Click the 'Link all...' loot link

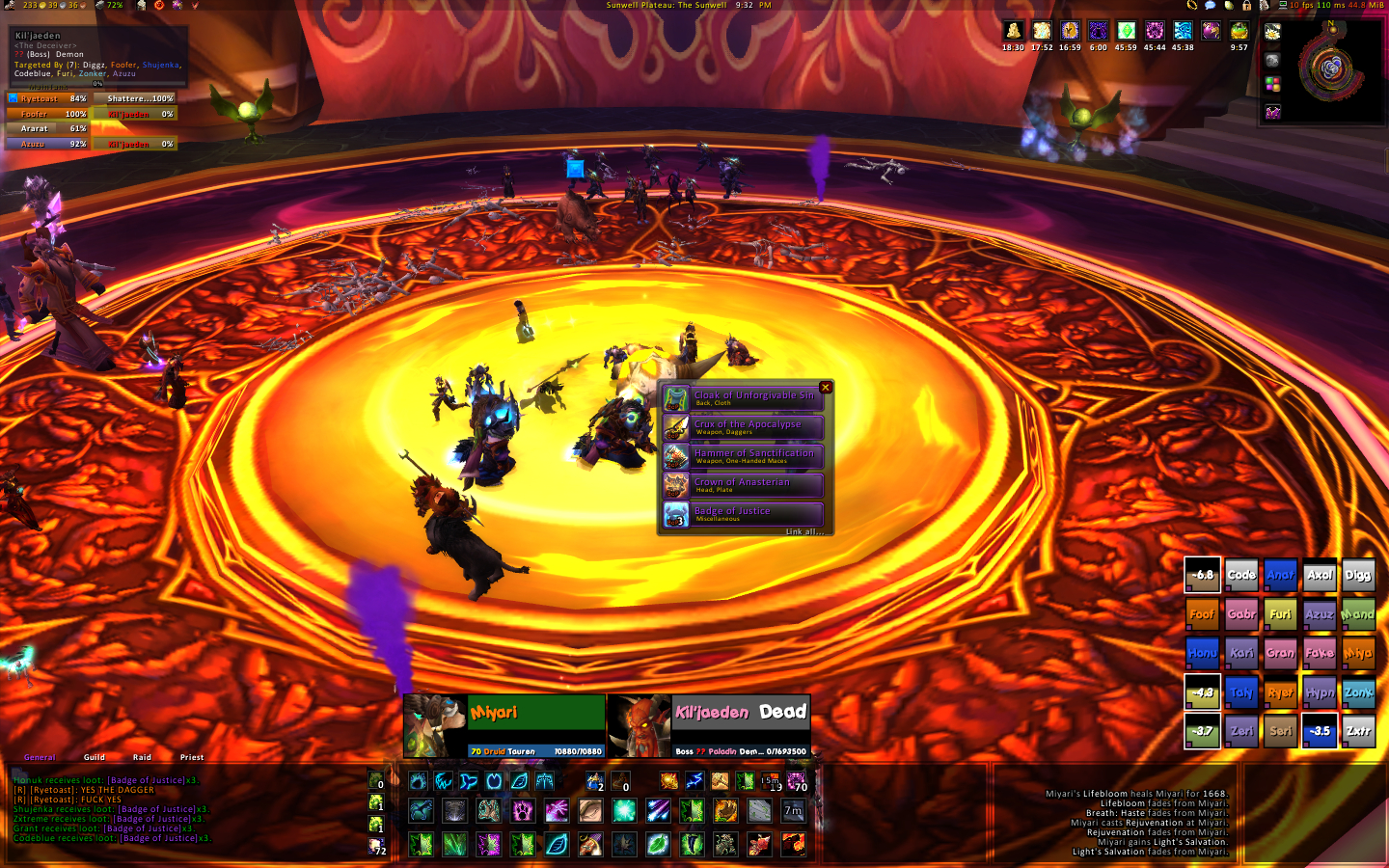point(804,531)
